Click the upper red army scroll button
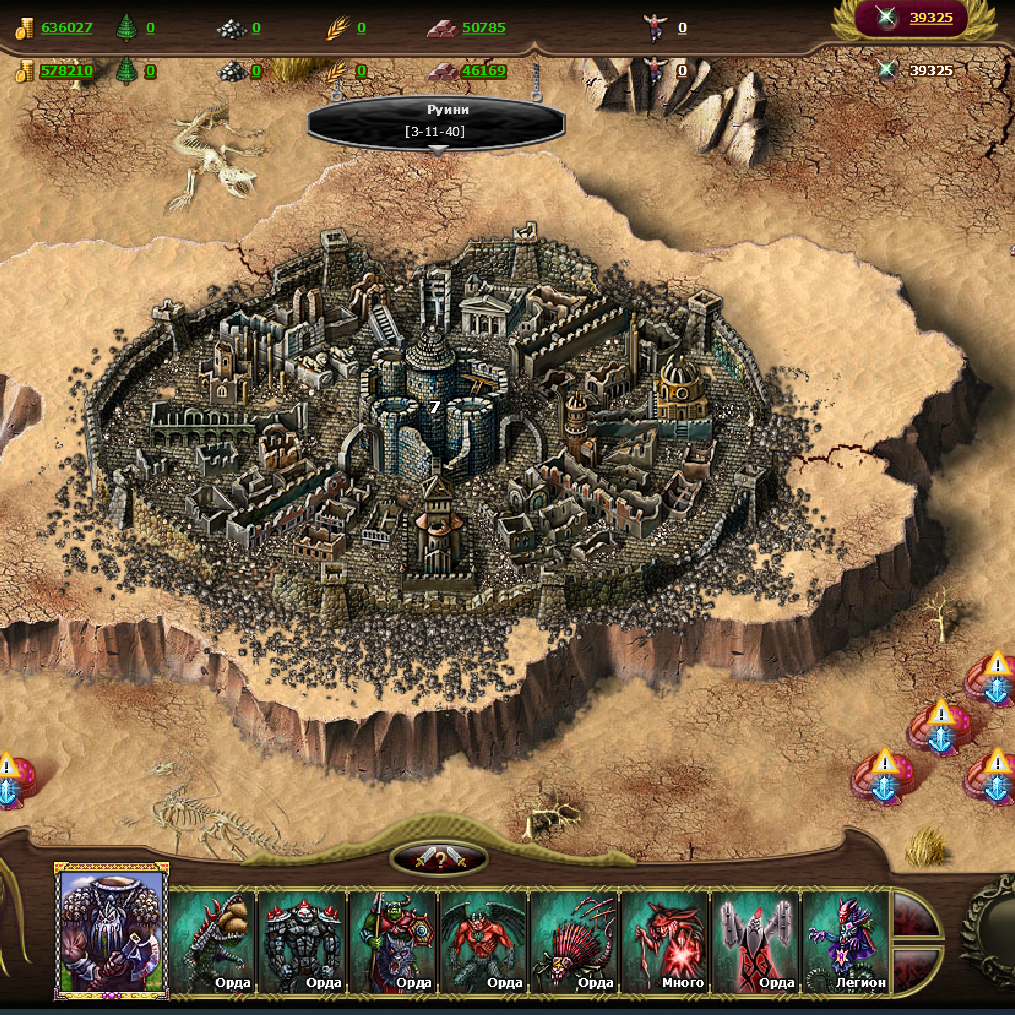 [914, 914]
